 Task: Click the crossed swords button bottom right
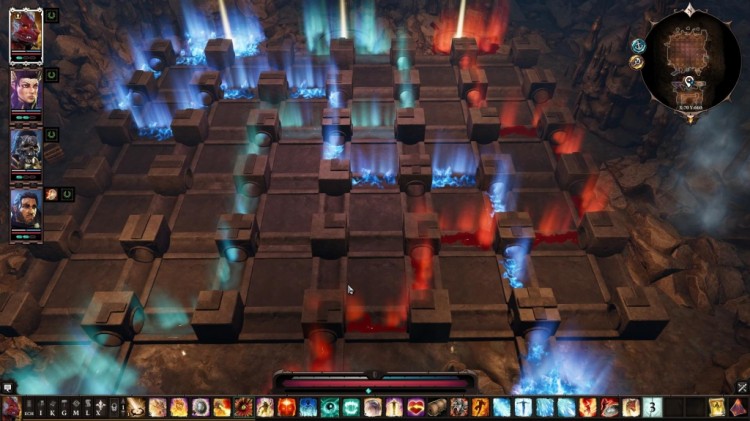click(742, 387)
